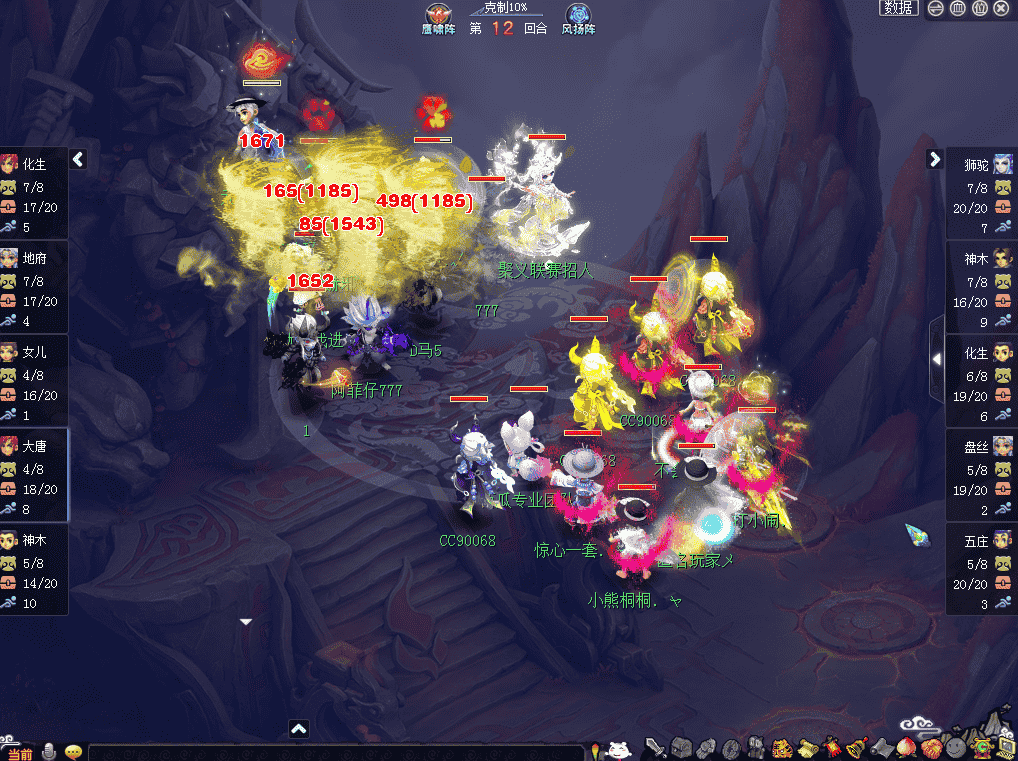Select the 大唐 teammate entry
Screen dimensions: 1018x761
pos(34,474)
